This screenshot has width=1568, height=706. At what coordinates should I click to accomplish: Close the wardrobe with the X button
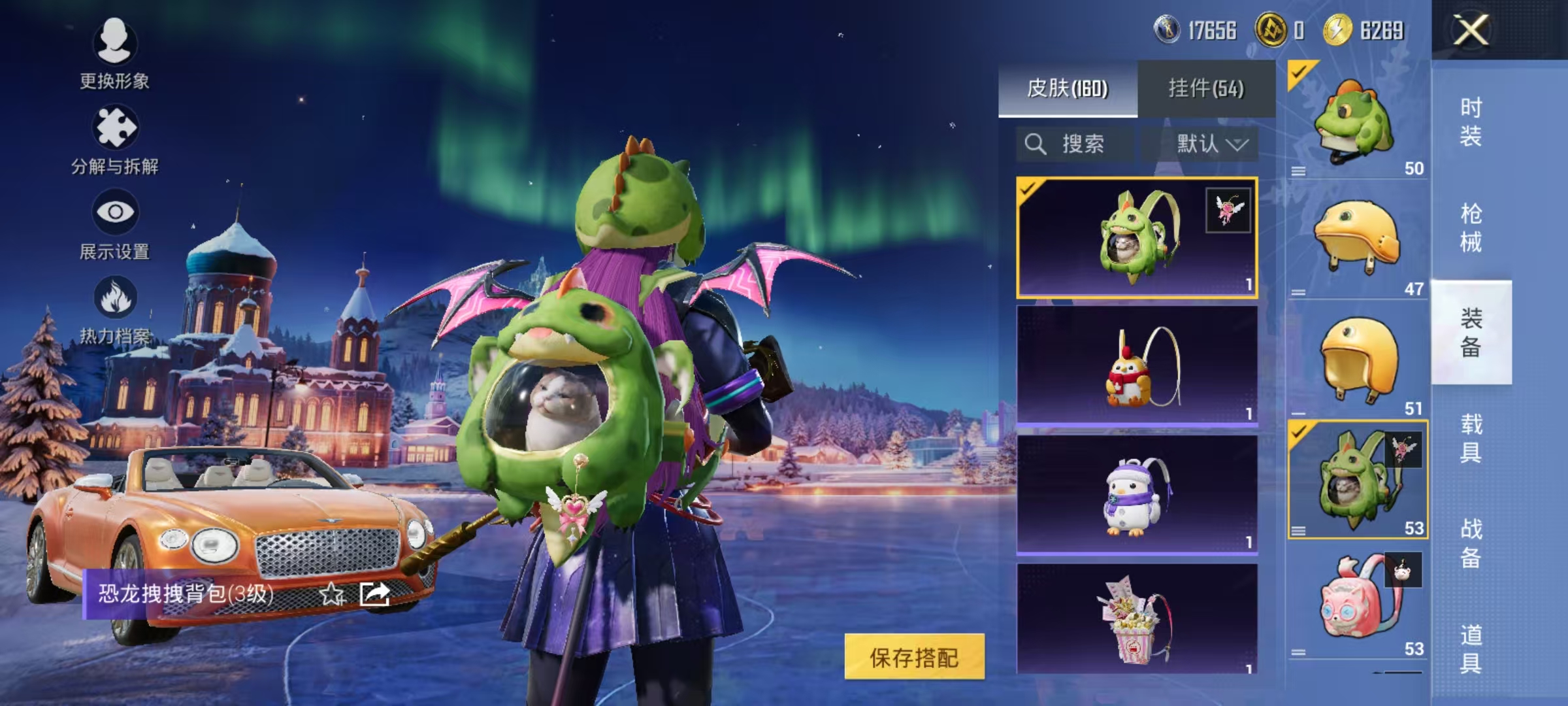1470,30
